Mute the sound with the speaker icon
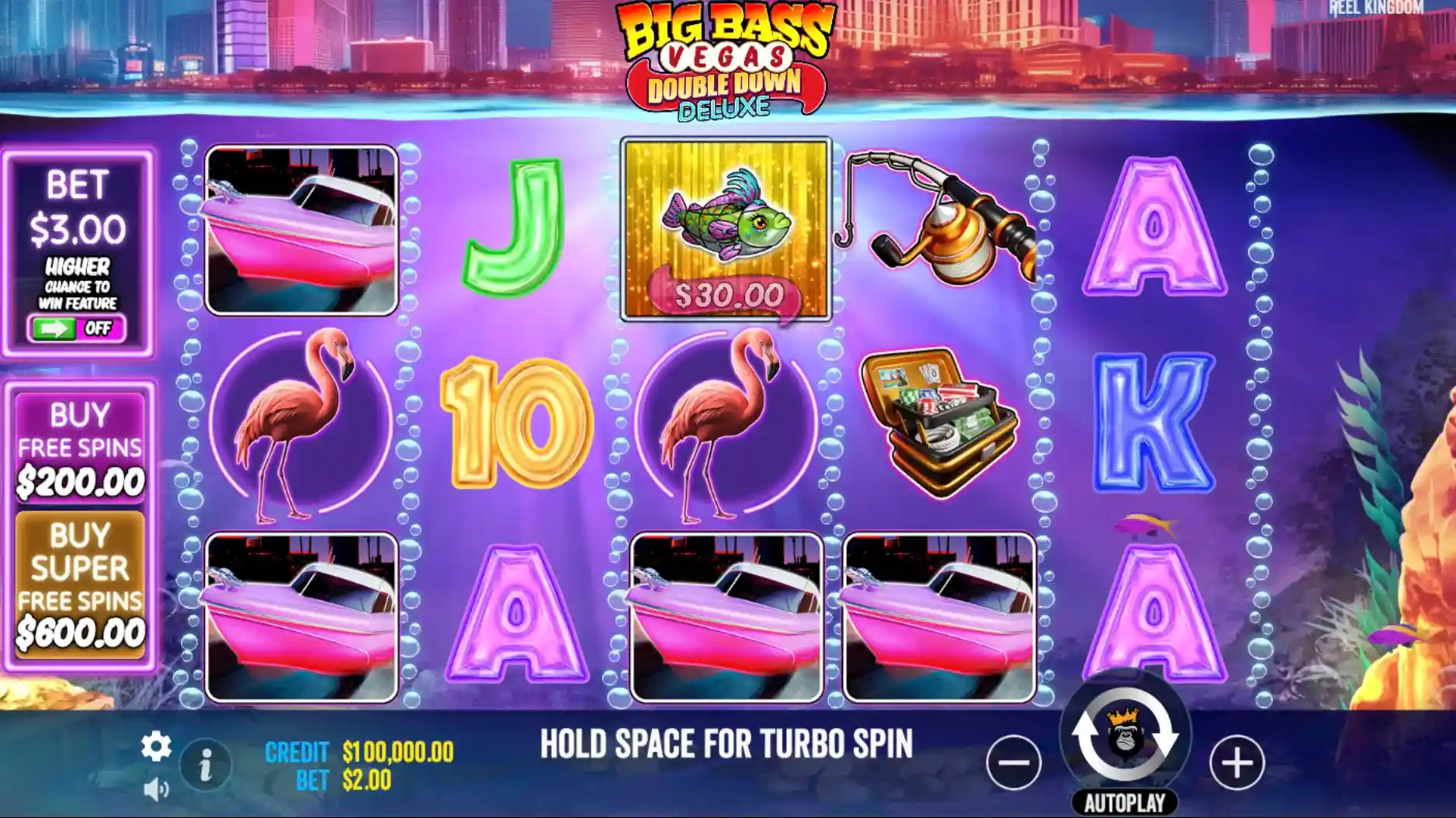This screenshot has width=1456, height=818. pos(155,790)
